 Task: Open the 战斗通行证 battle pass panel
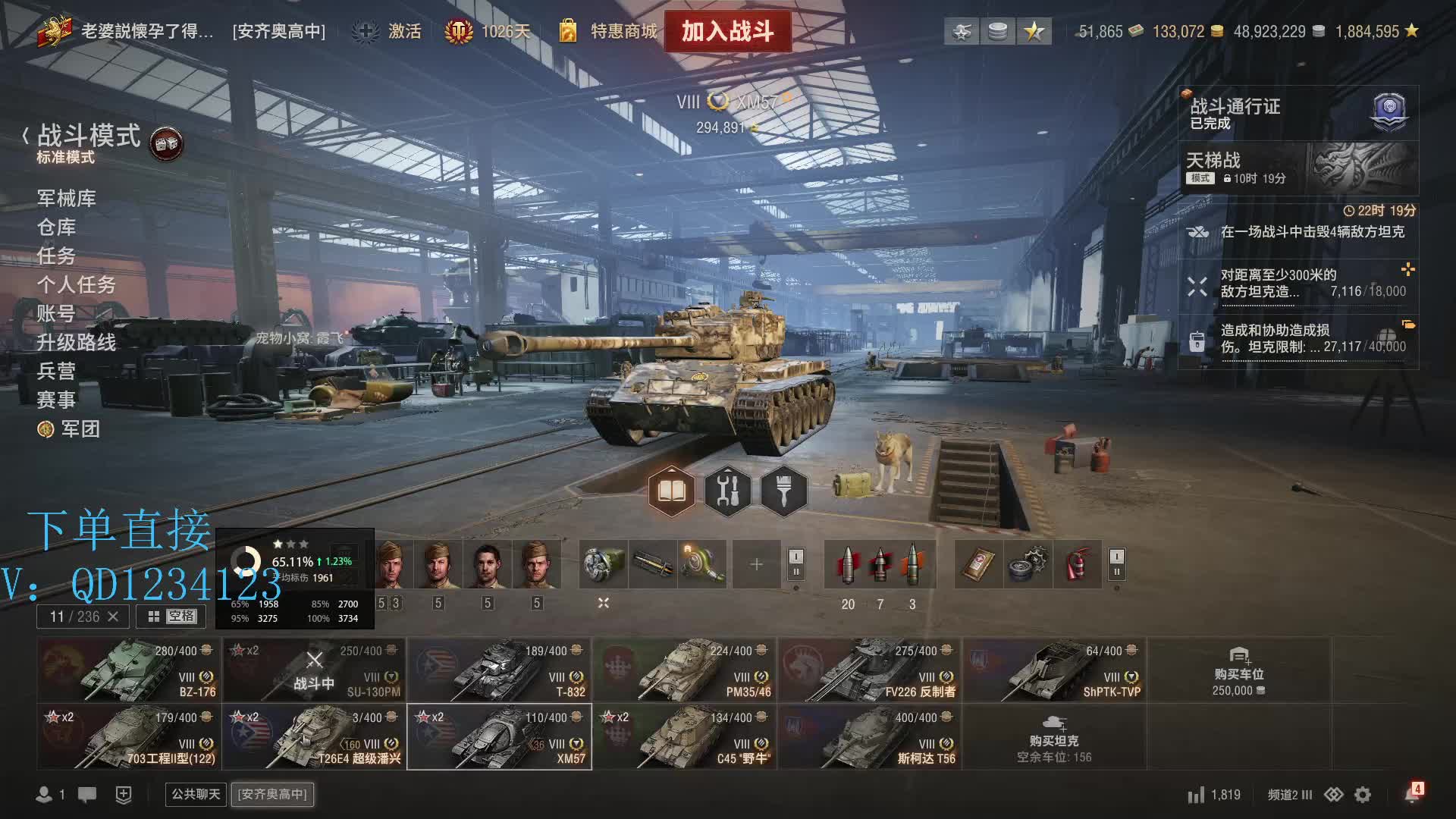click(1297, 113)
